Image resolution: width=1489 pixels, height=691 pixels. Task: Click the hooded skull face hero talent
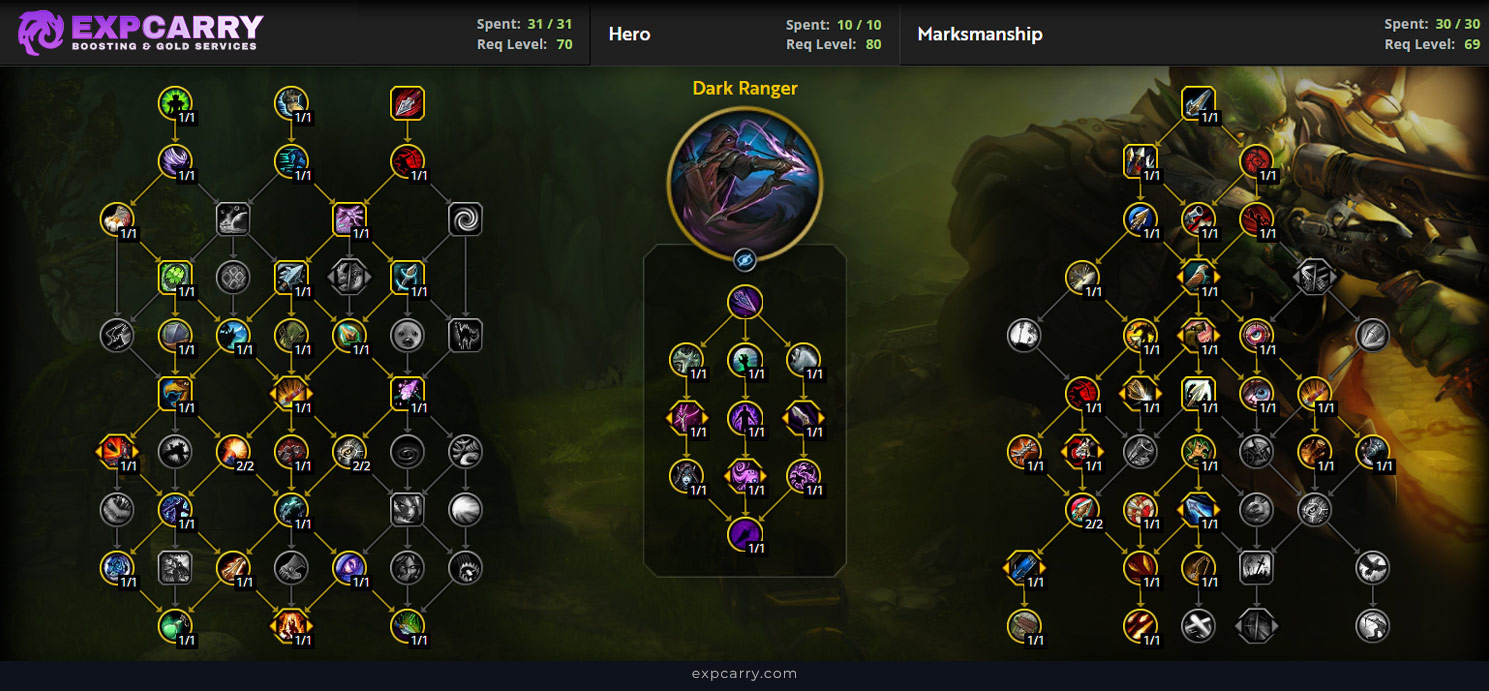(687, 475)
